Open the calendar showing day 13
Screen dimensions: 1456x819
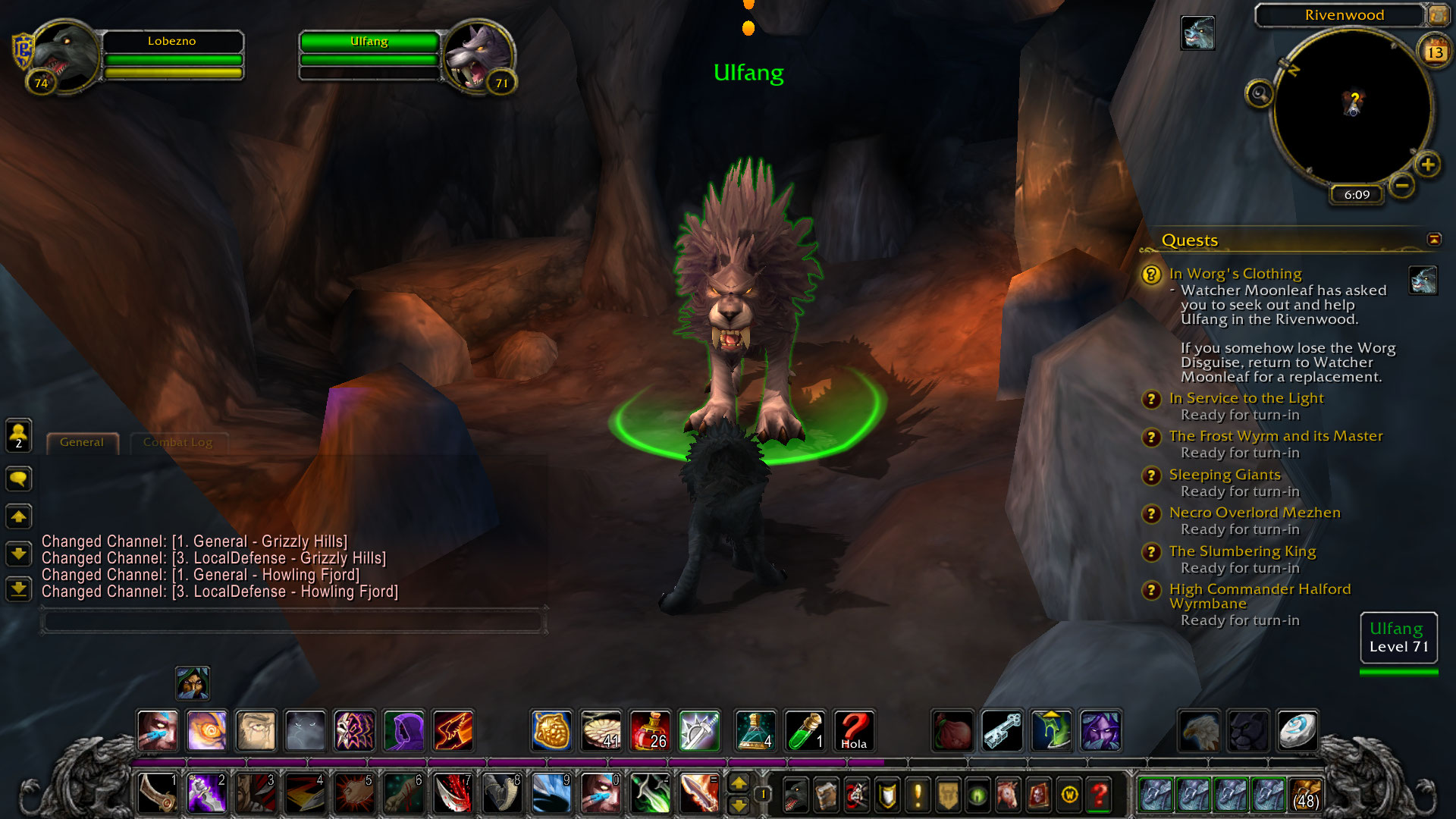point(1435,52)
